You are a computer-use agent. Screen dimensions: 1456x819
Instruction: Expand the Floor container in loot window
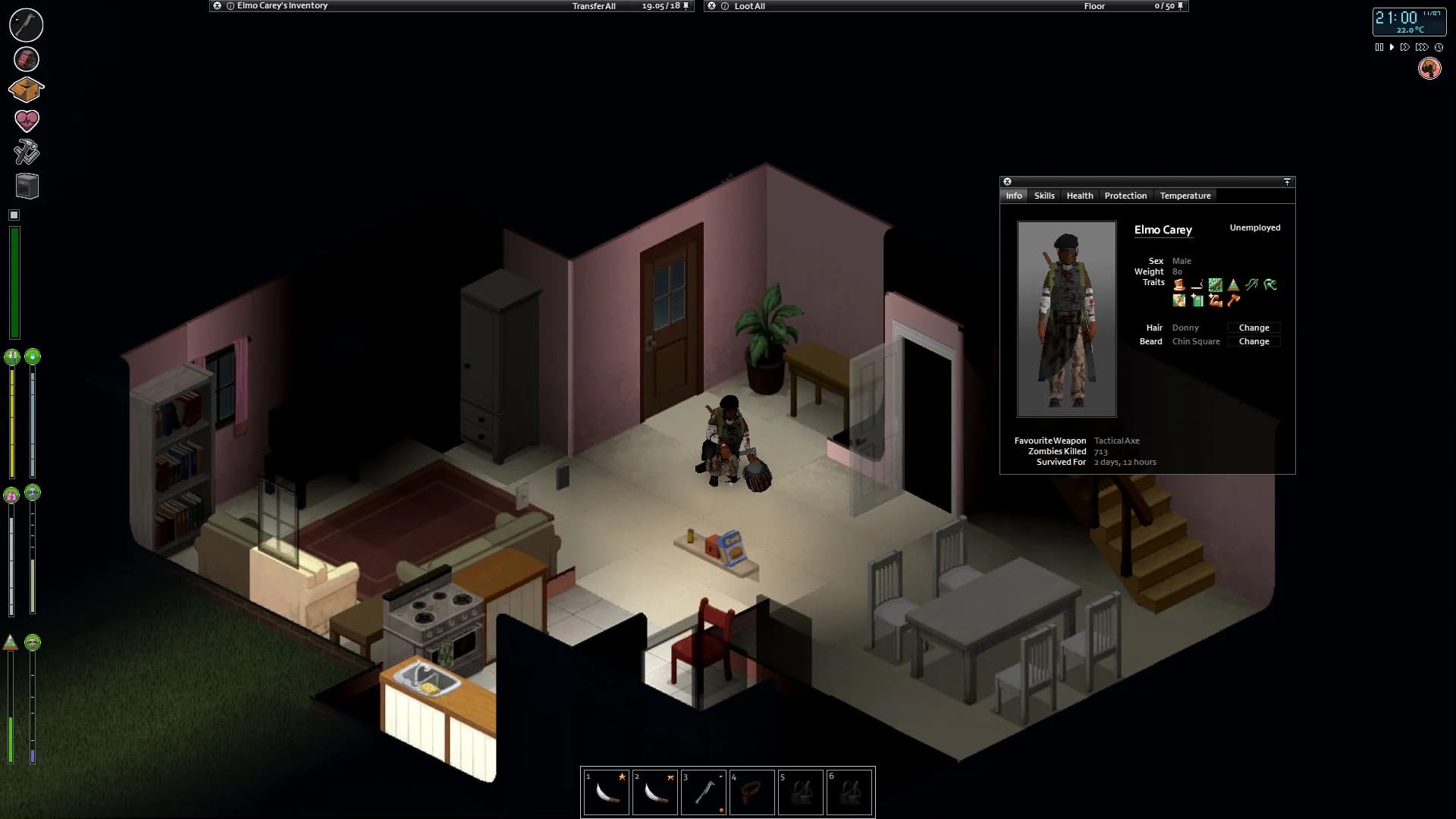tap(1095, 6)
